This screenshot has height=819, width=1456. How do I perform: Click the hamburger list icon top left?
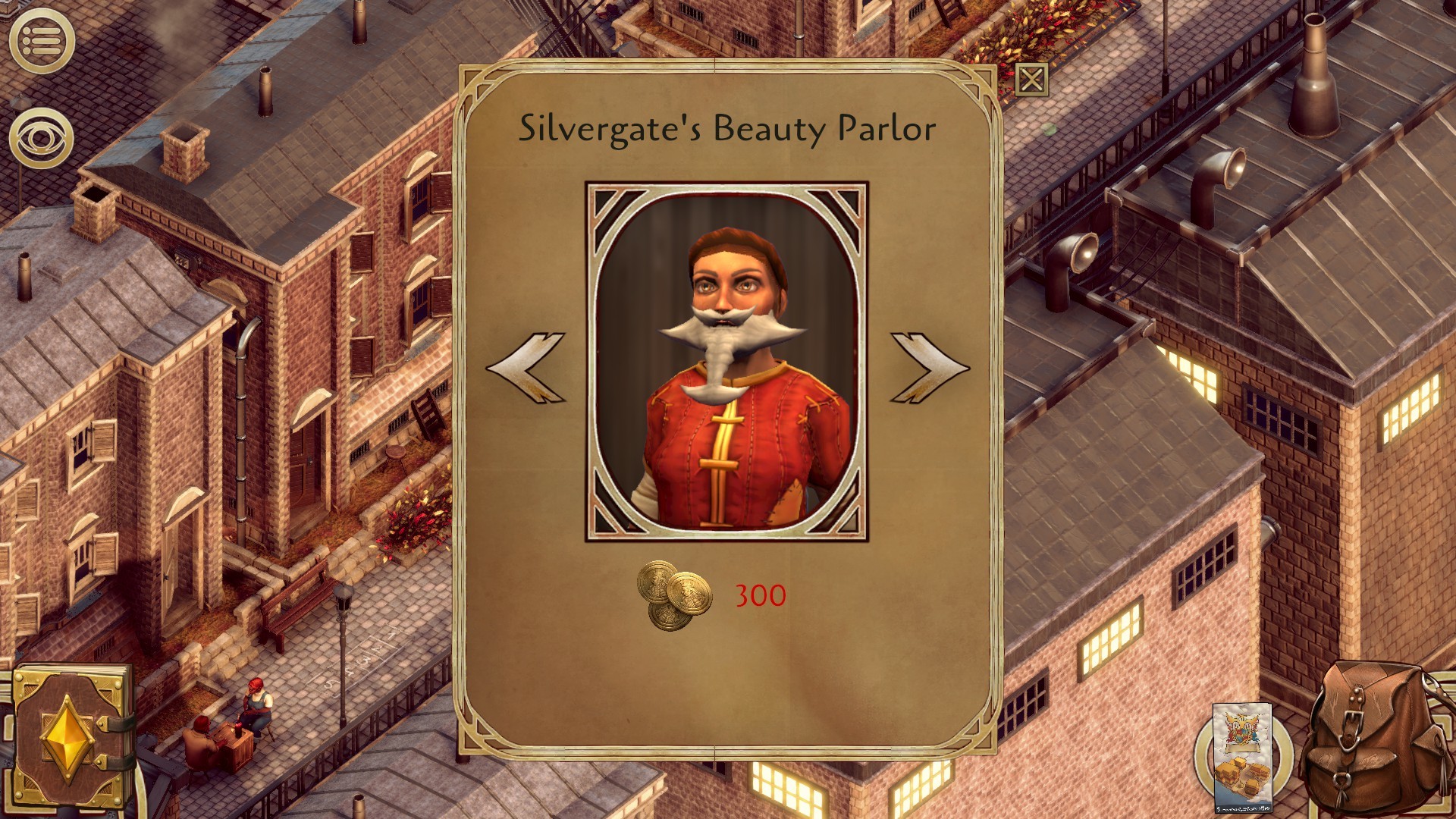[x=42, y=38]
